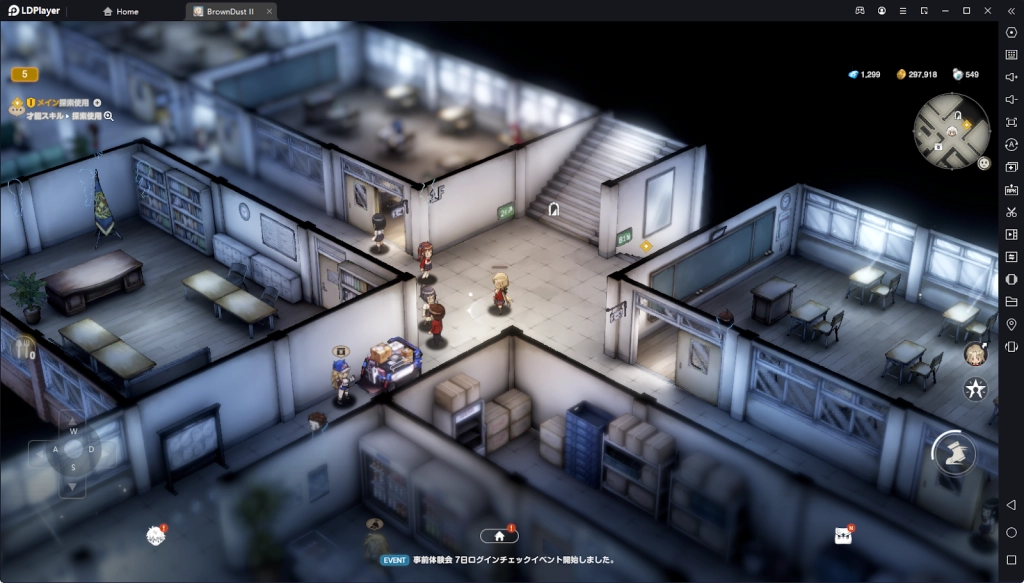Image resolution: width=1024 pixels, height=583 pixels.
Task: Activate the star skill button
Action: click(975, 390)
